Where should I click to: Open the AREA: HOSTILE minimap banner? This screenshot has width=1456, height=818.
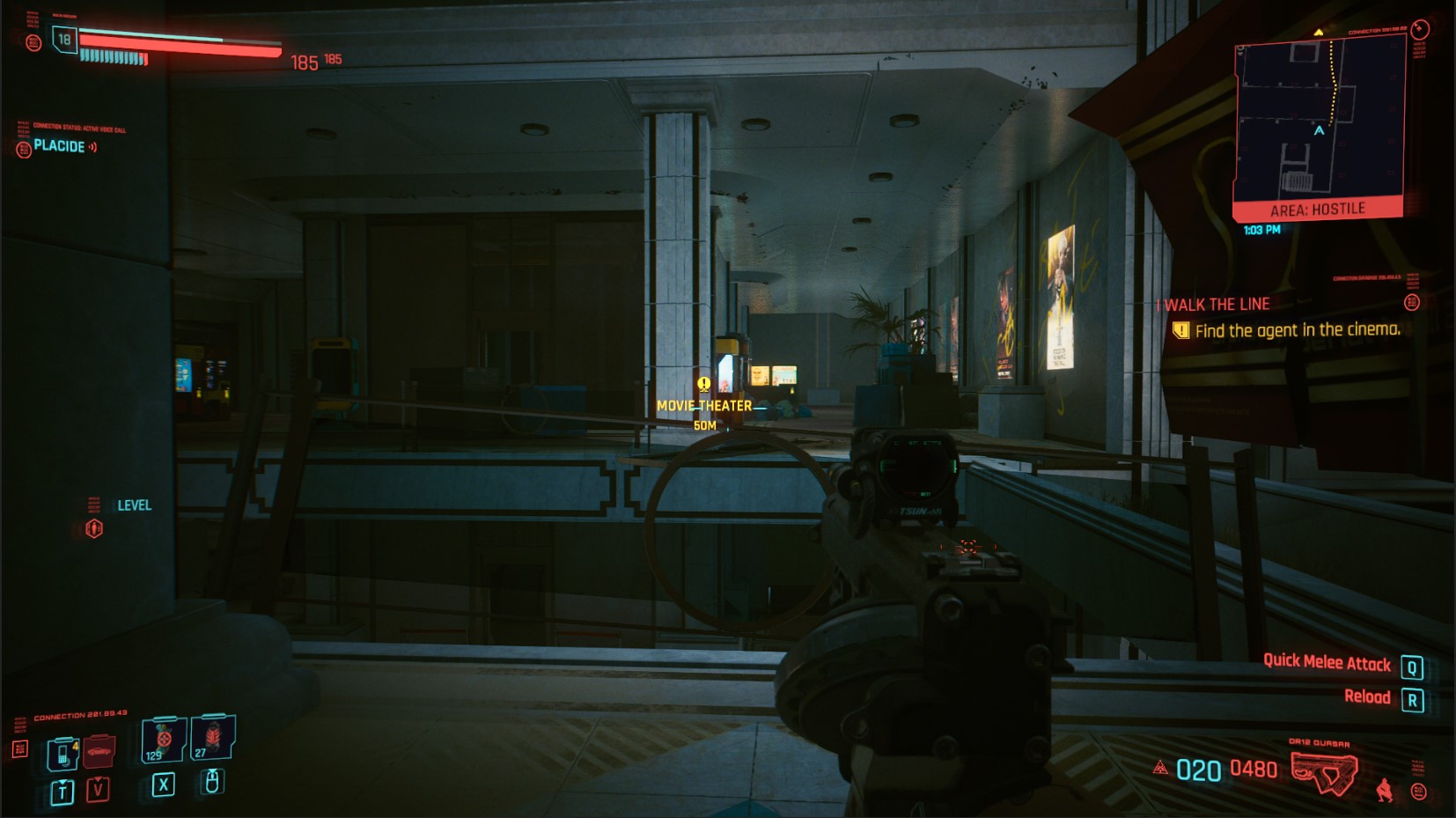(x=1319, y=208)
